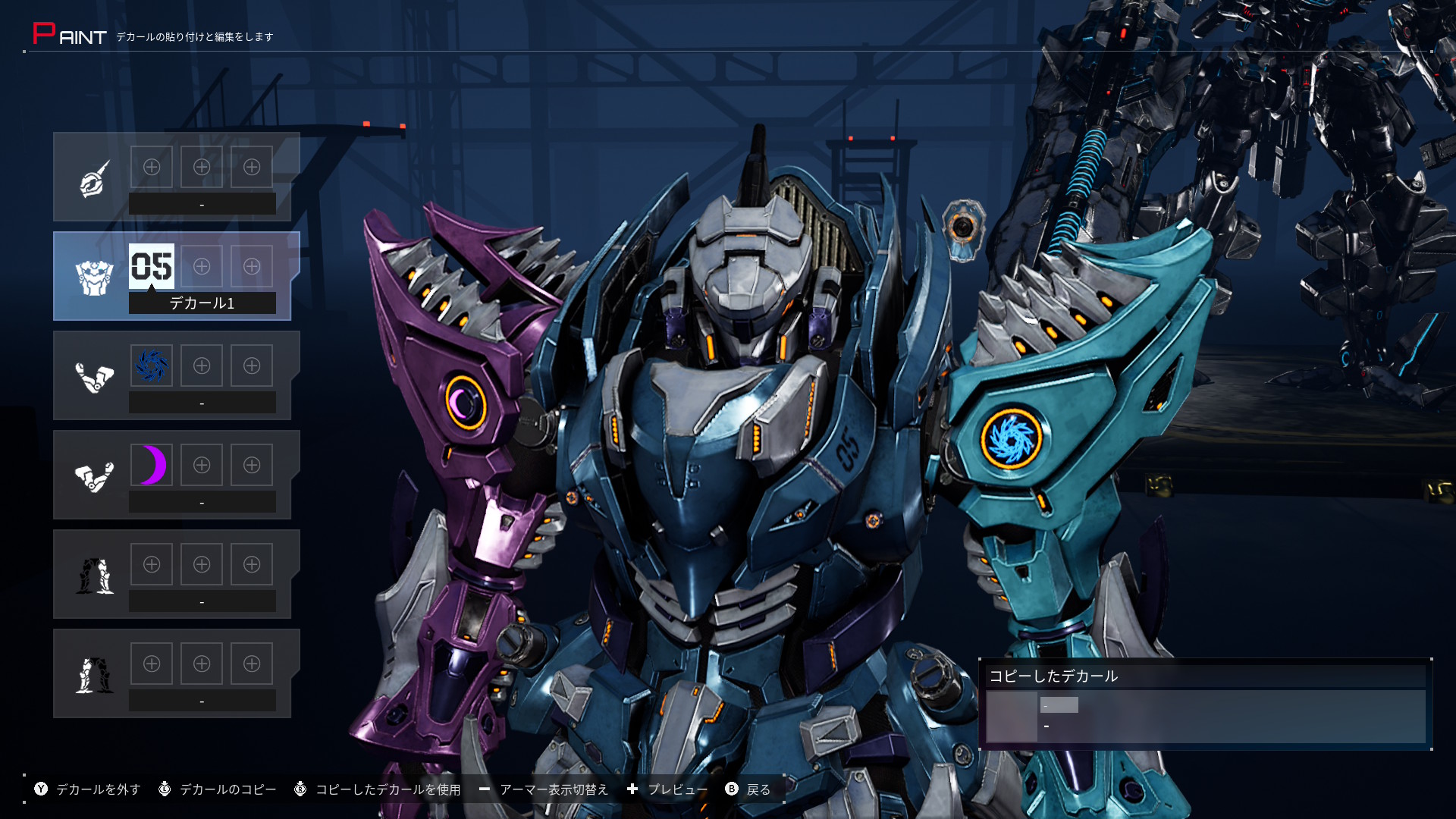Select the "05" decal slot
Image resolution: width=1456 pixels, height=819 pixels.
point(152,266)
